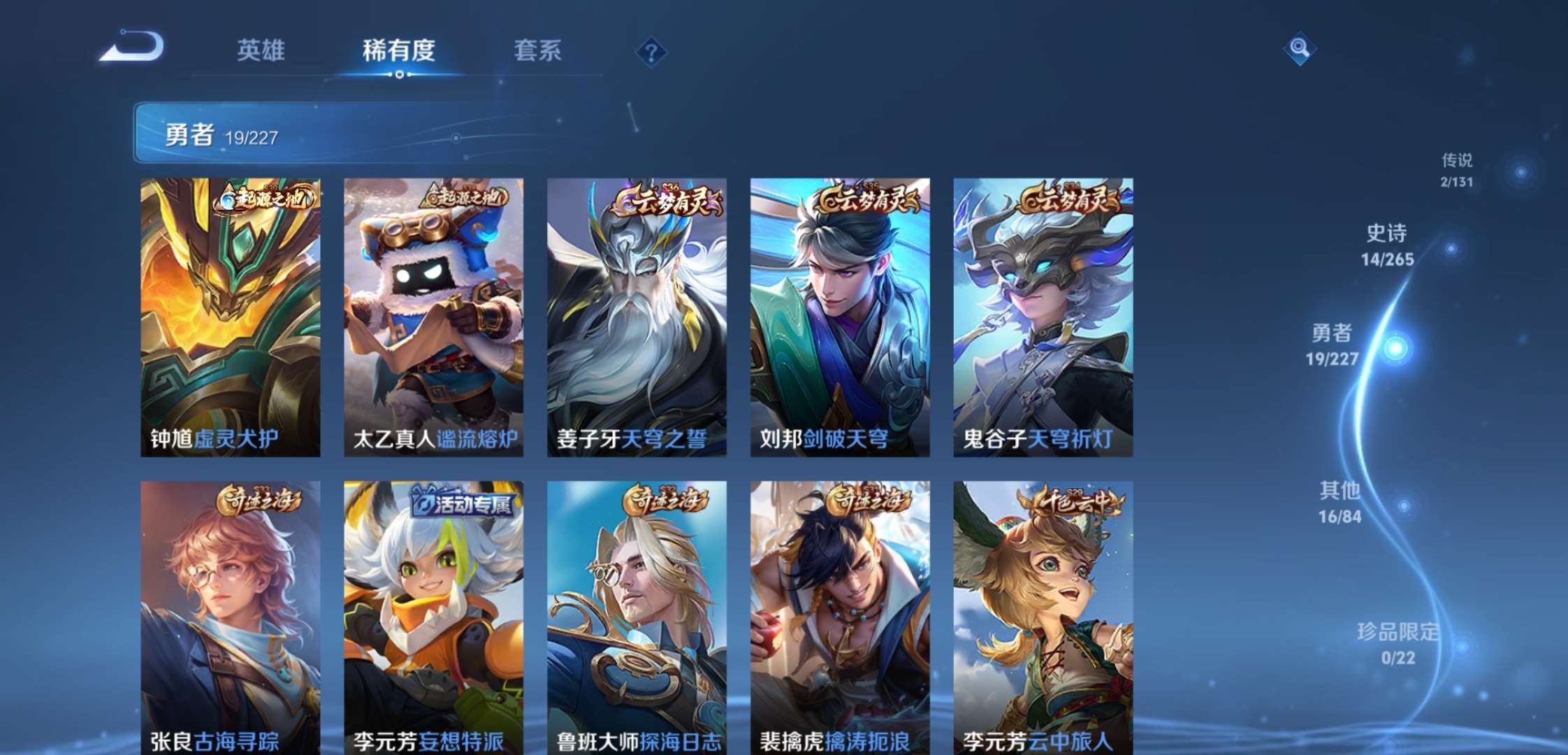The image size is (1568, 755).
Task: Select the 鲁班大师探海日志 thumbnail
Action: pyautogui.click(x=636, y=615)
